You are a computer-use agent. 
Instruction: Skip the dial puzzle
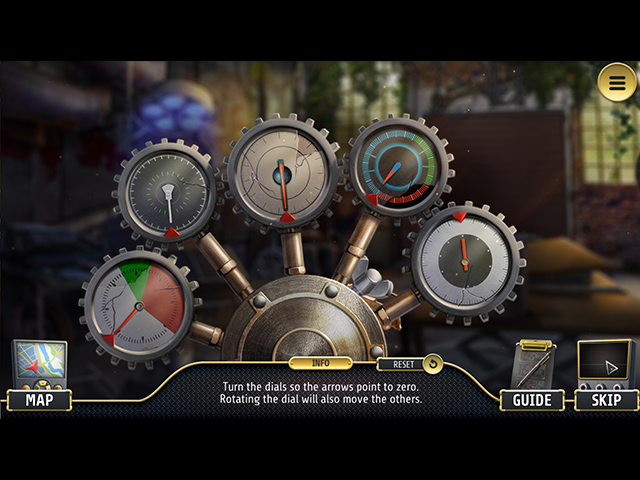[606, 400]
